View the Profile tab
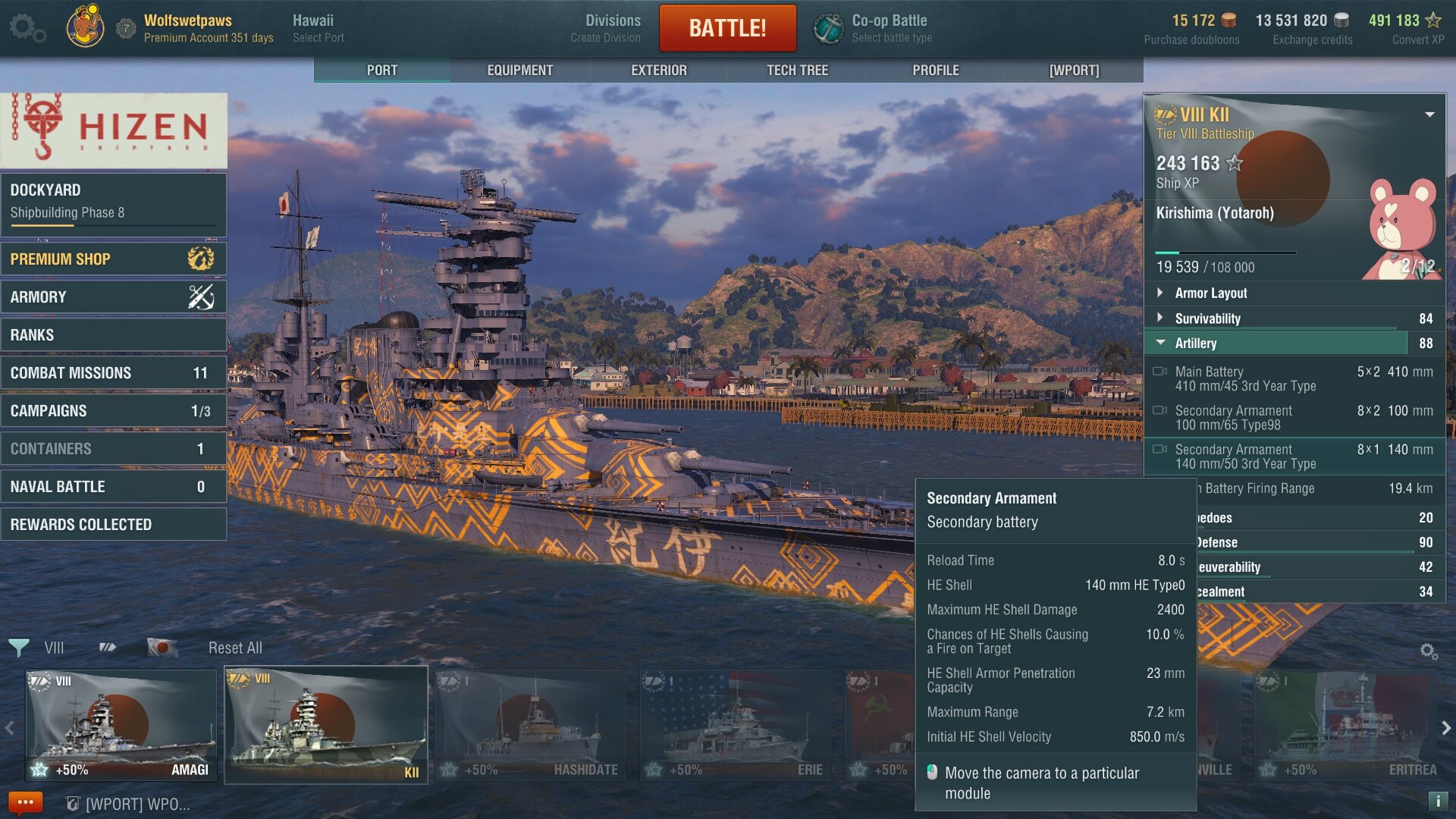The height and width of the screenshot is (819, 1456). 935,70
